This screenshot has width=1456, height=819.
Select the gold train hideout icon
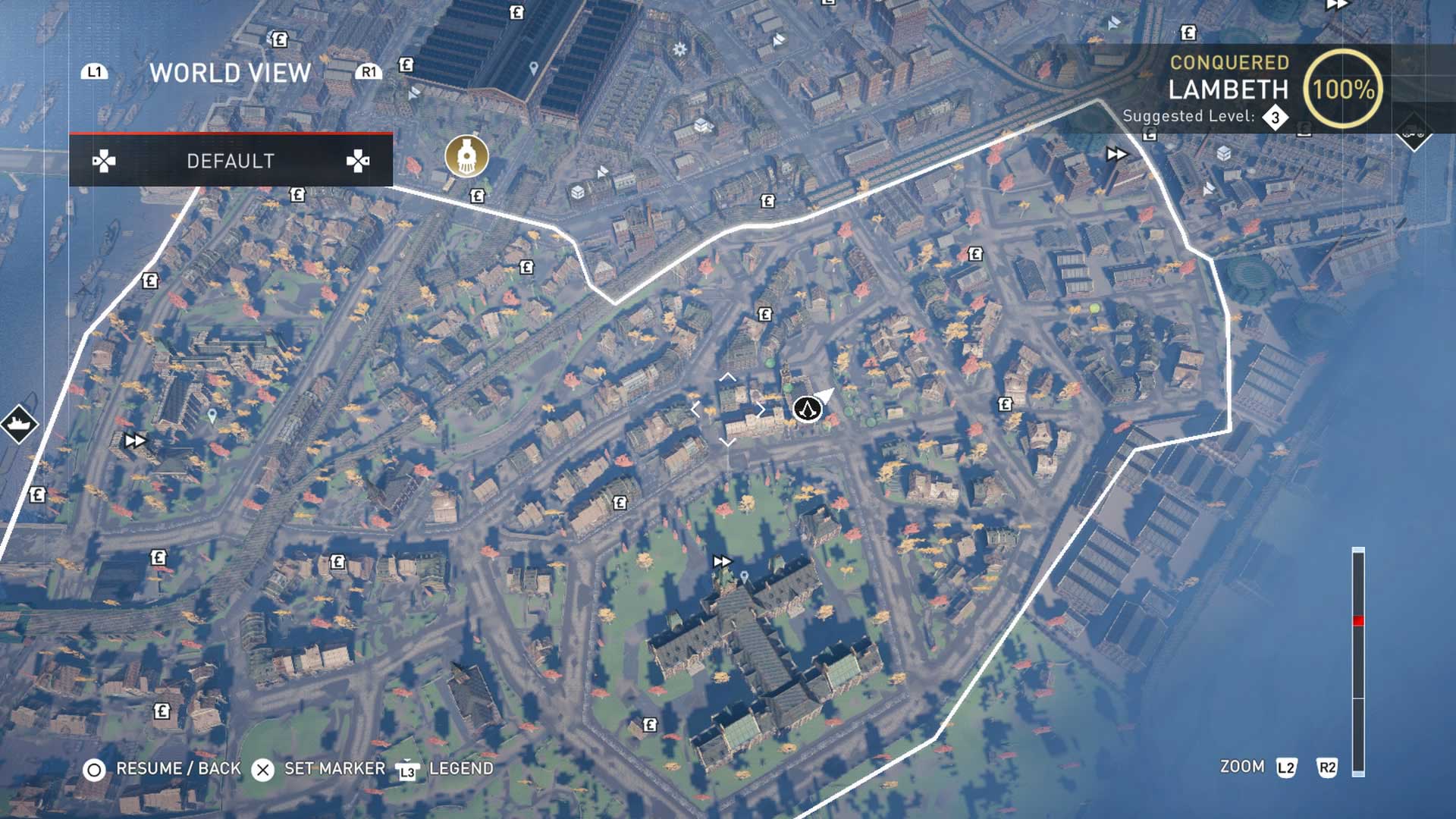point(466,156)
